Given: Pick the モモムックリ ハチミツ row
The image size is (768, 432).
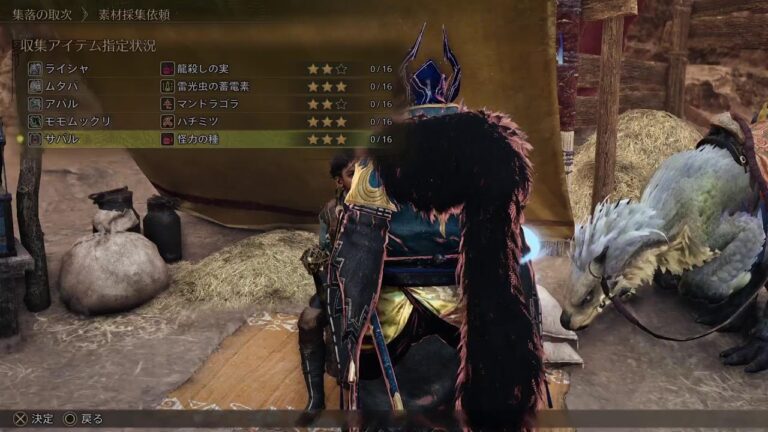Looking at the screenshot, I should [x=200, y=121].
